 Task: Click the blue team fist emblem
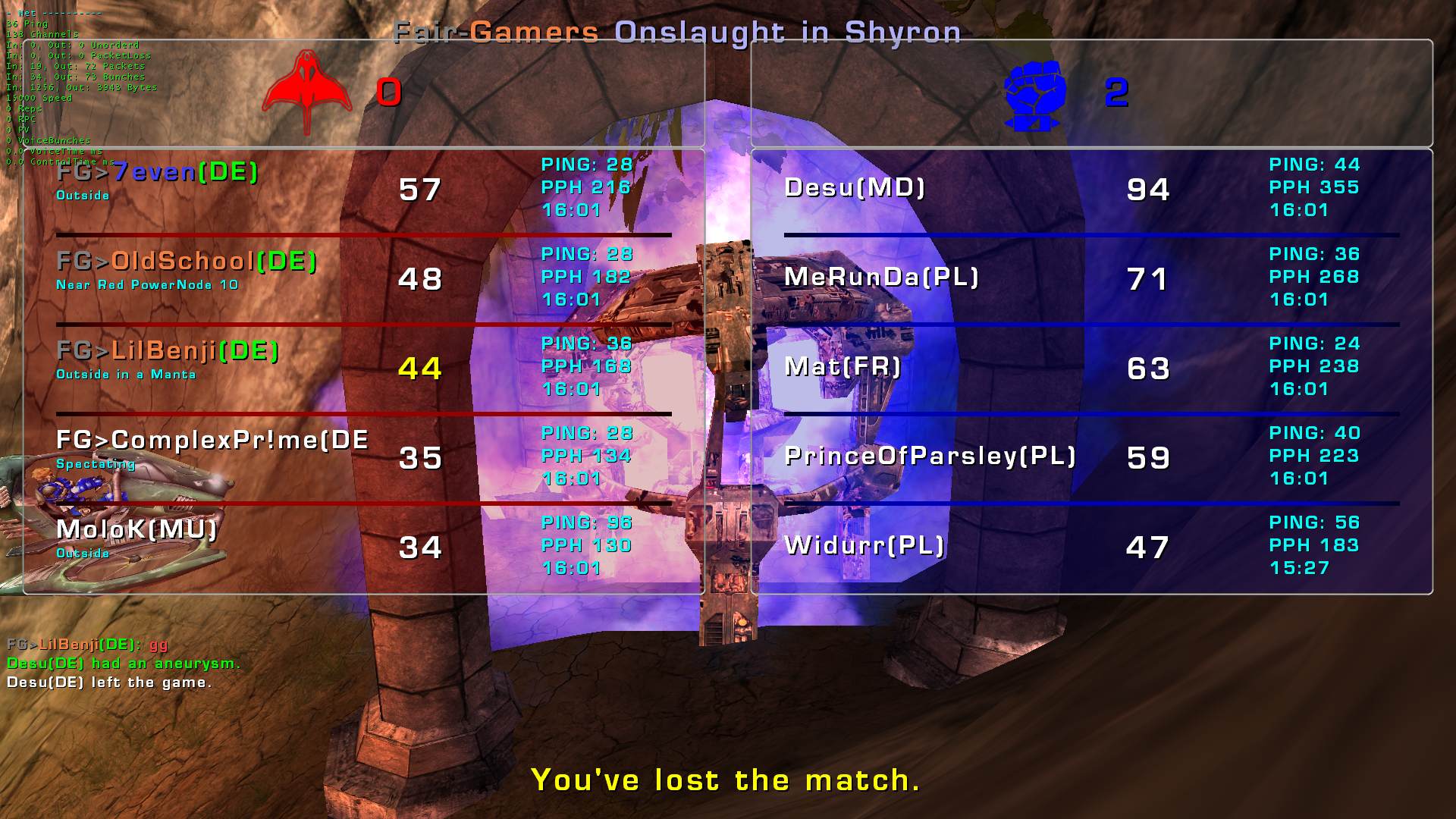tap(1035, 94)
